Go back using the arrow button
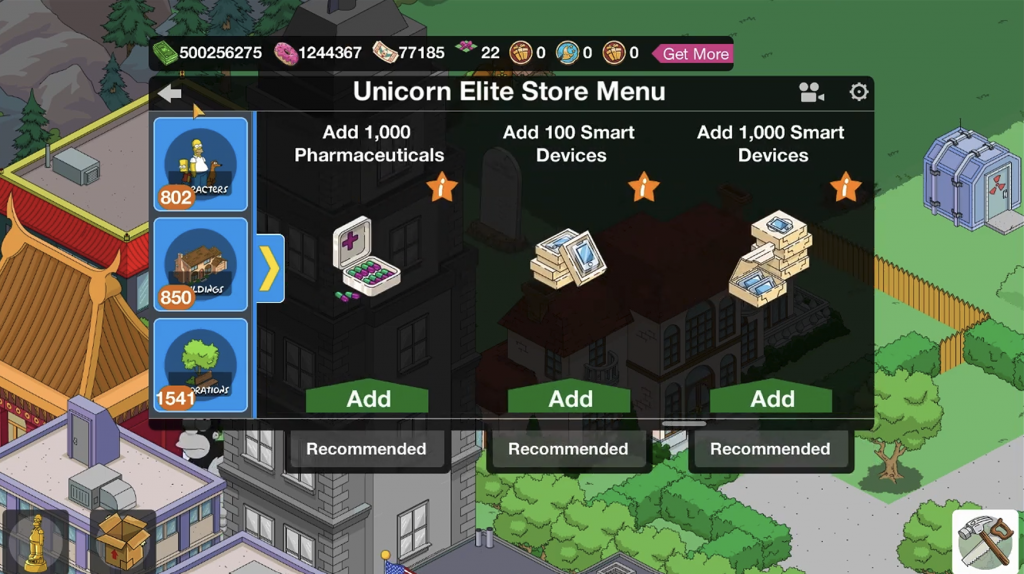 (170, 93)
